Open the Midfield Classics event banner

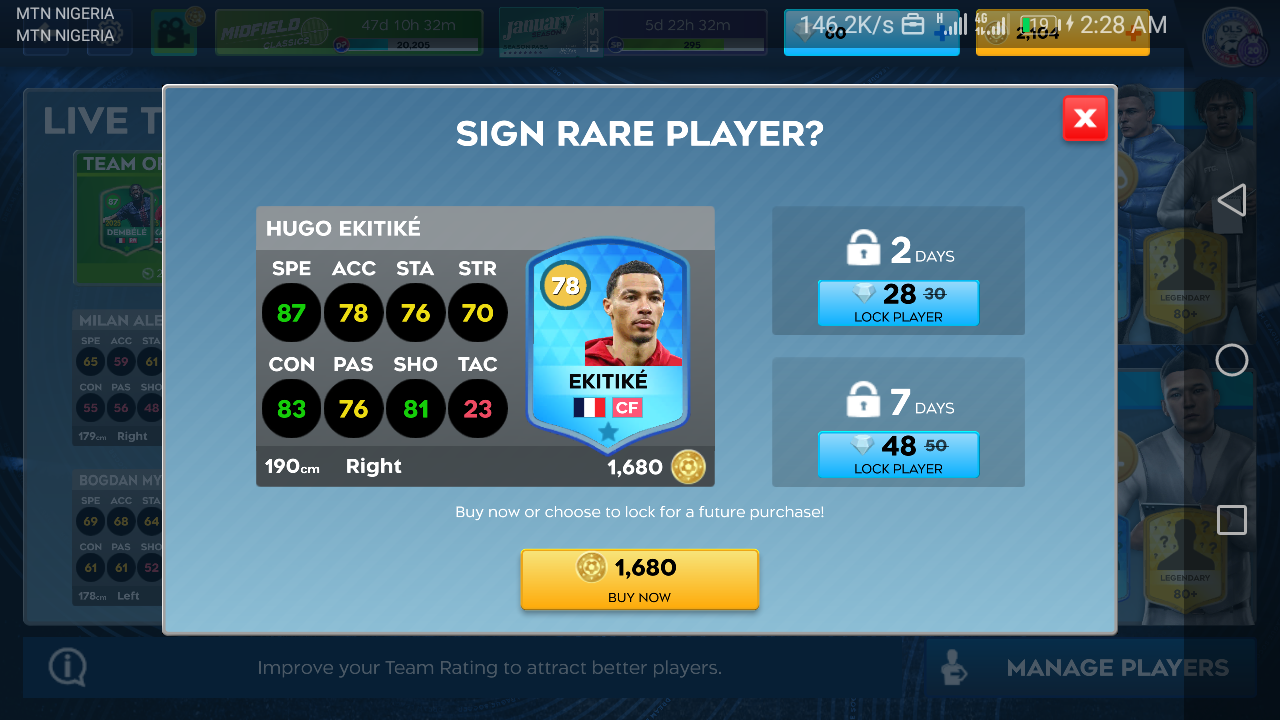point(348,32)
